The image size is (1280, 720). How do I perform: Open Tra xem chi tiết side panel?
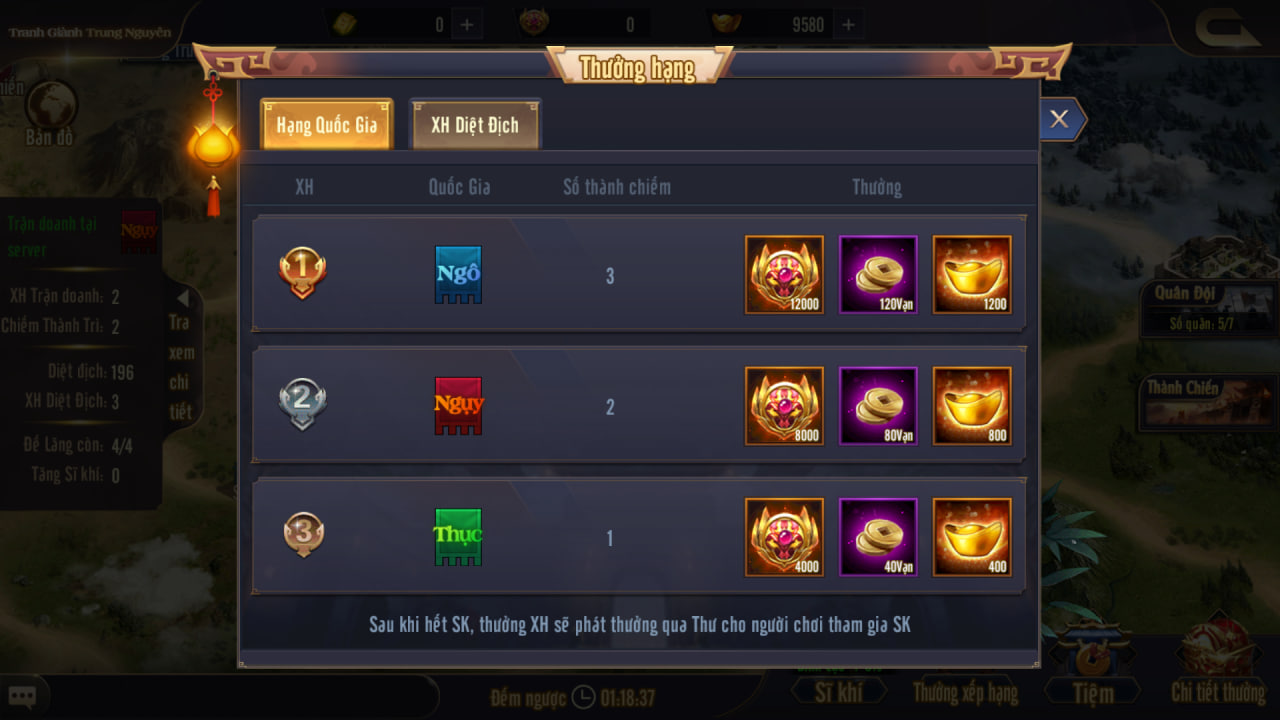click(181, 353)
